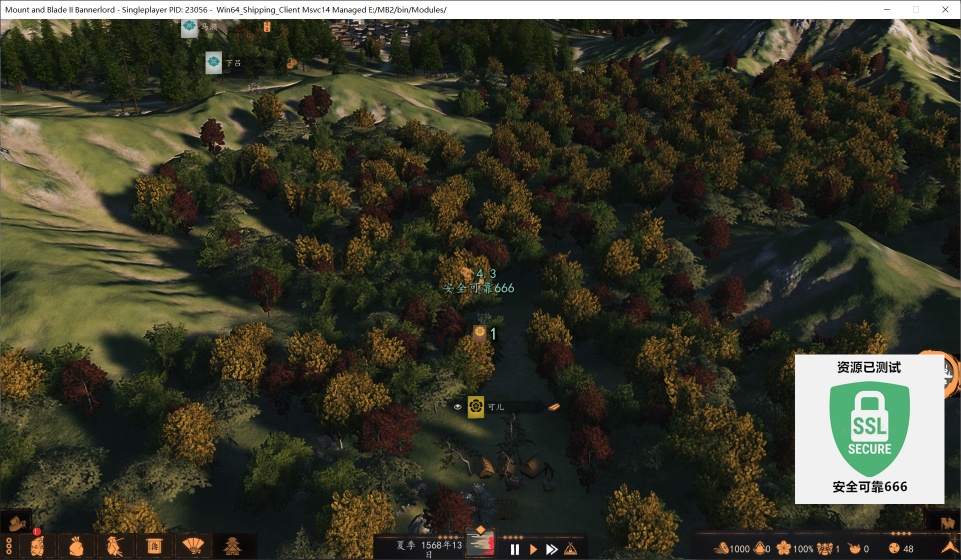Click the tent camp icon beside time controls

pyautogui.click(x=571, y=548)
